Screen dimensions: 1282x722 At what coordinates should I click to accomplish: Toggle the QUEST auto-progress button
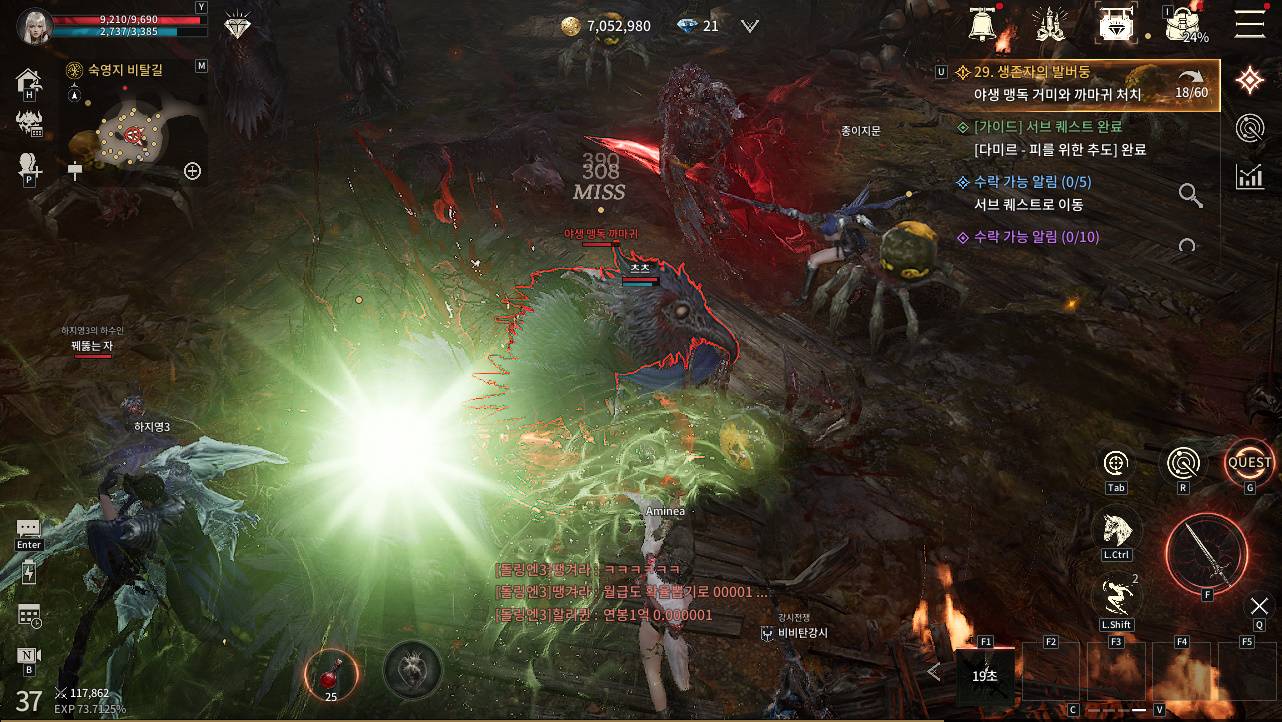tap(1249, 463)
